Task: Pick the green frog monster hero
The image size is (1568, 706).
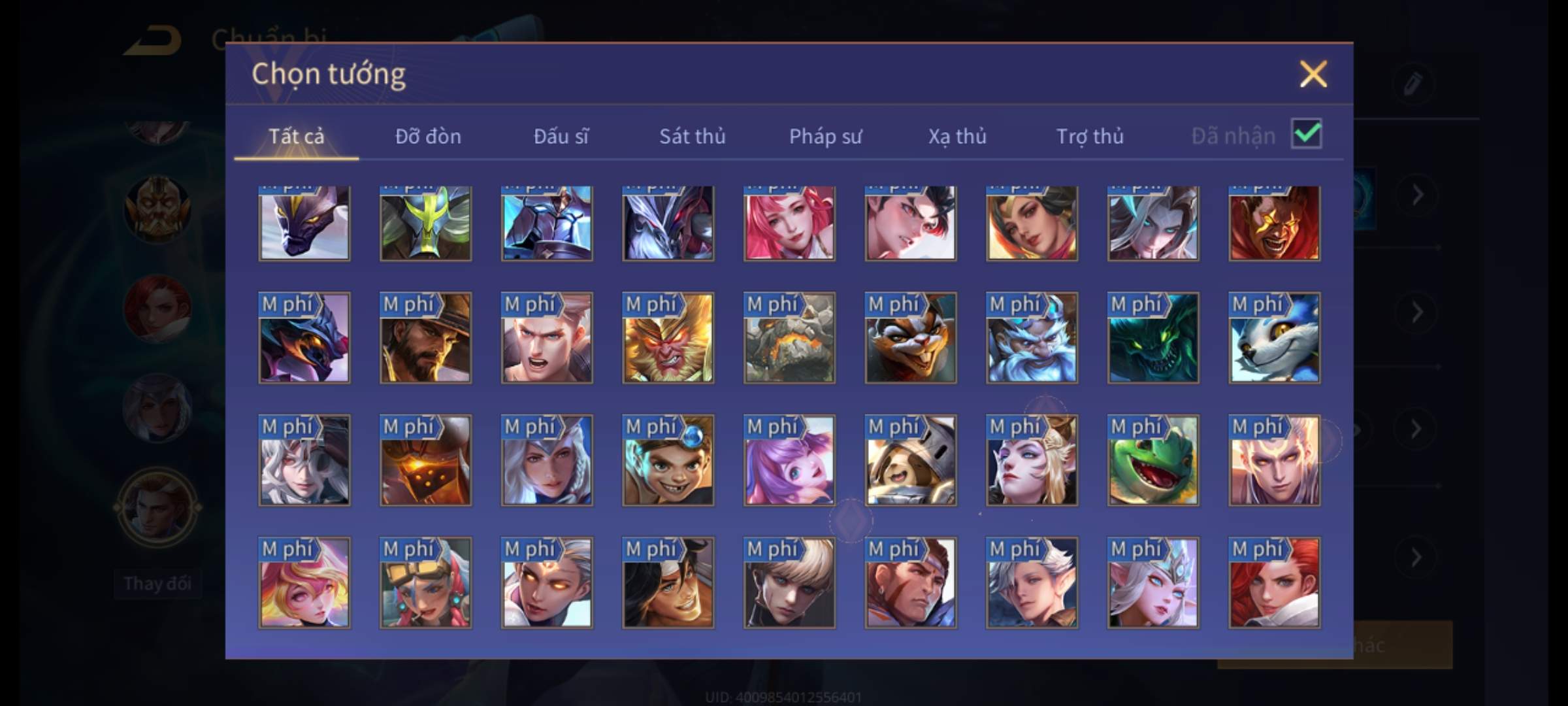Action: [1153, 460]
